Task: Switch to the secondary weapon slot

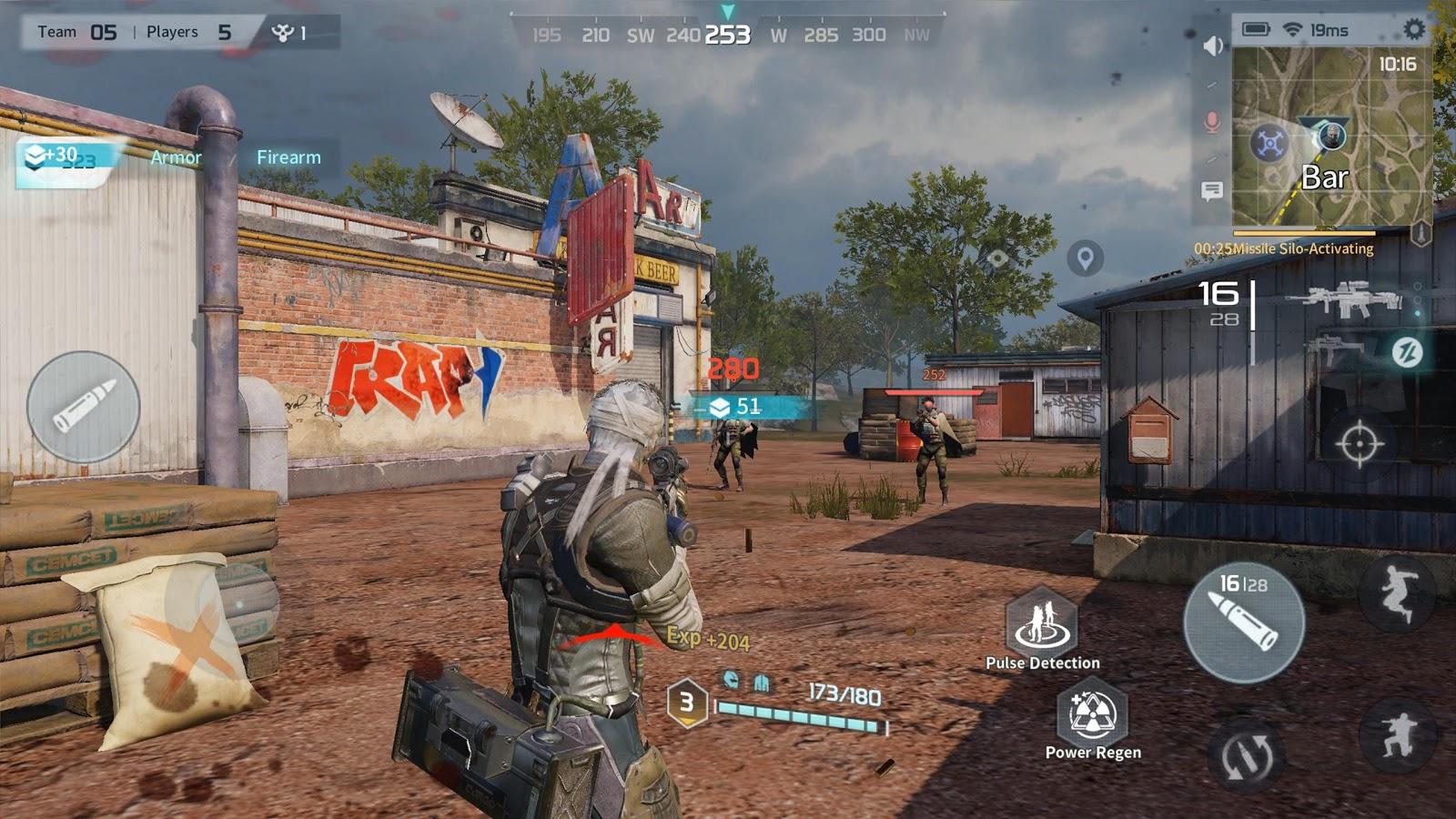Action: pos(1333,349)
